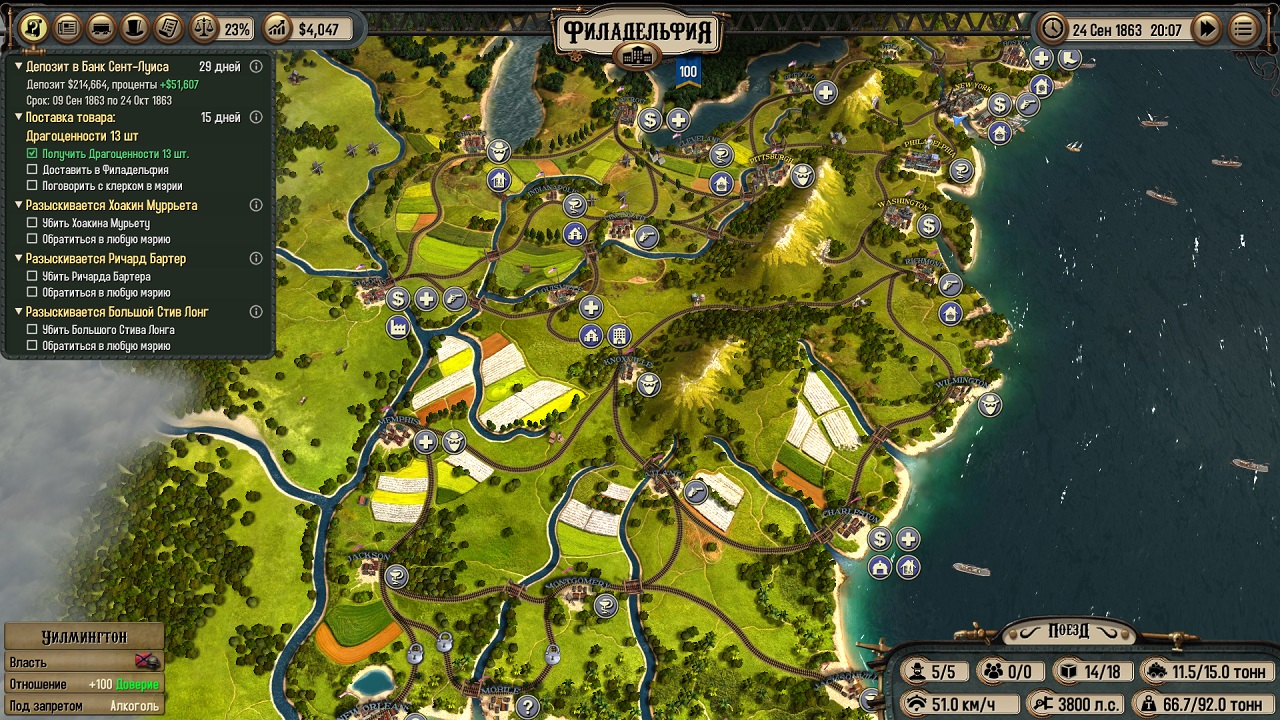Open the main menu list button
Image resolution: width=1280 pixels, height=720 pixels.
1244,29
